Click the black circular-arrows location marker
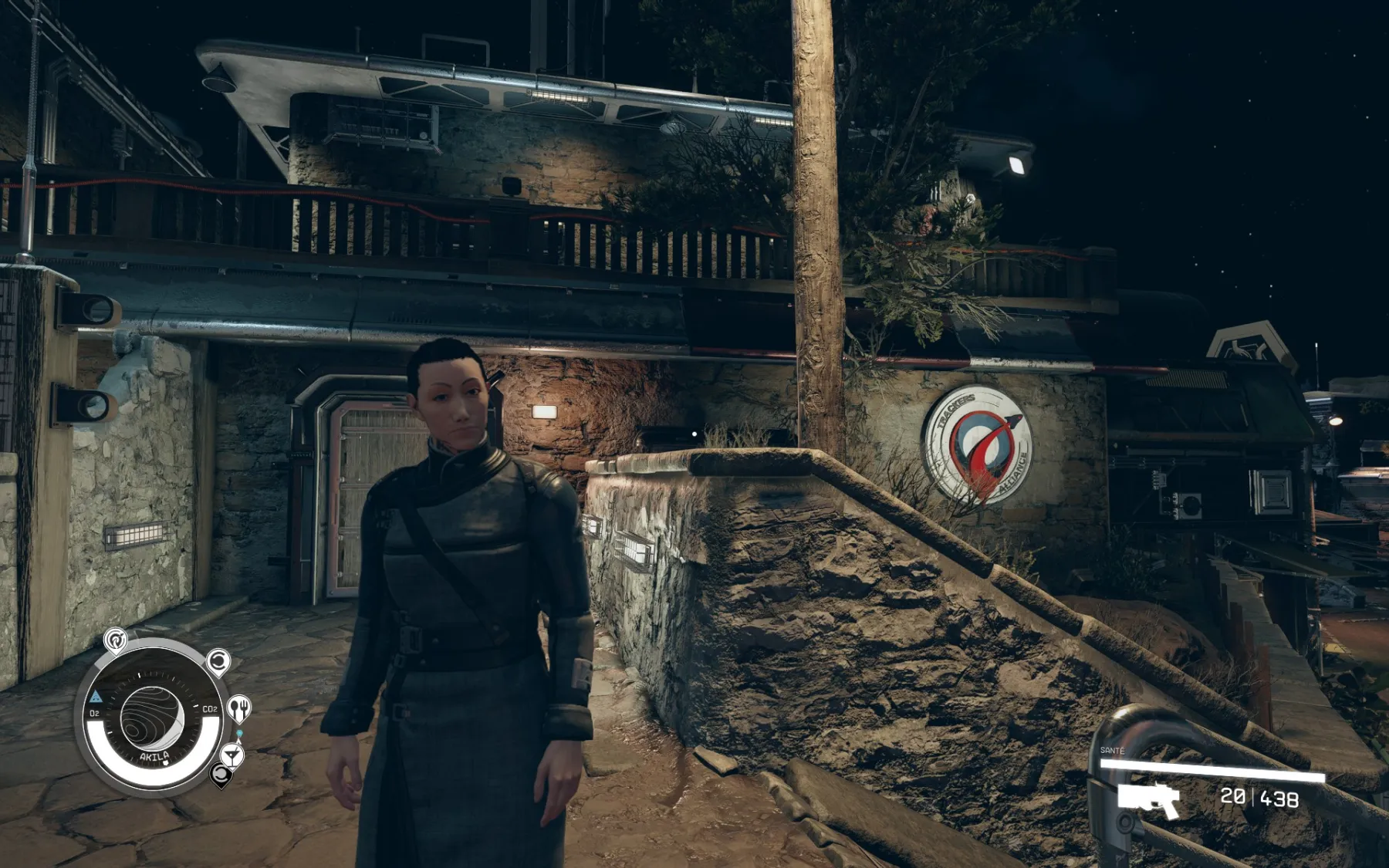 [221, 774]
